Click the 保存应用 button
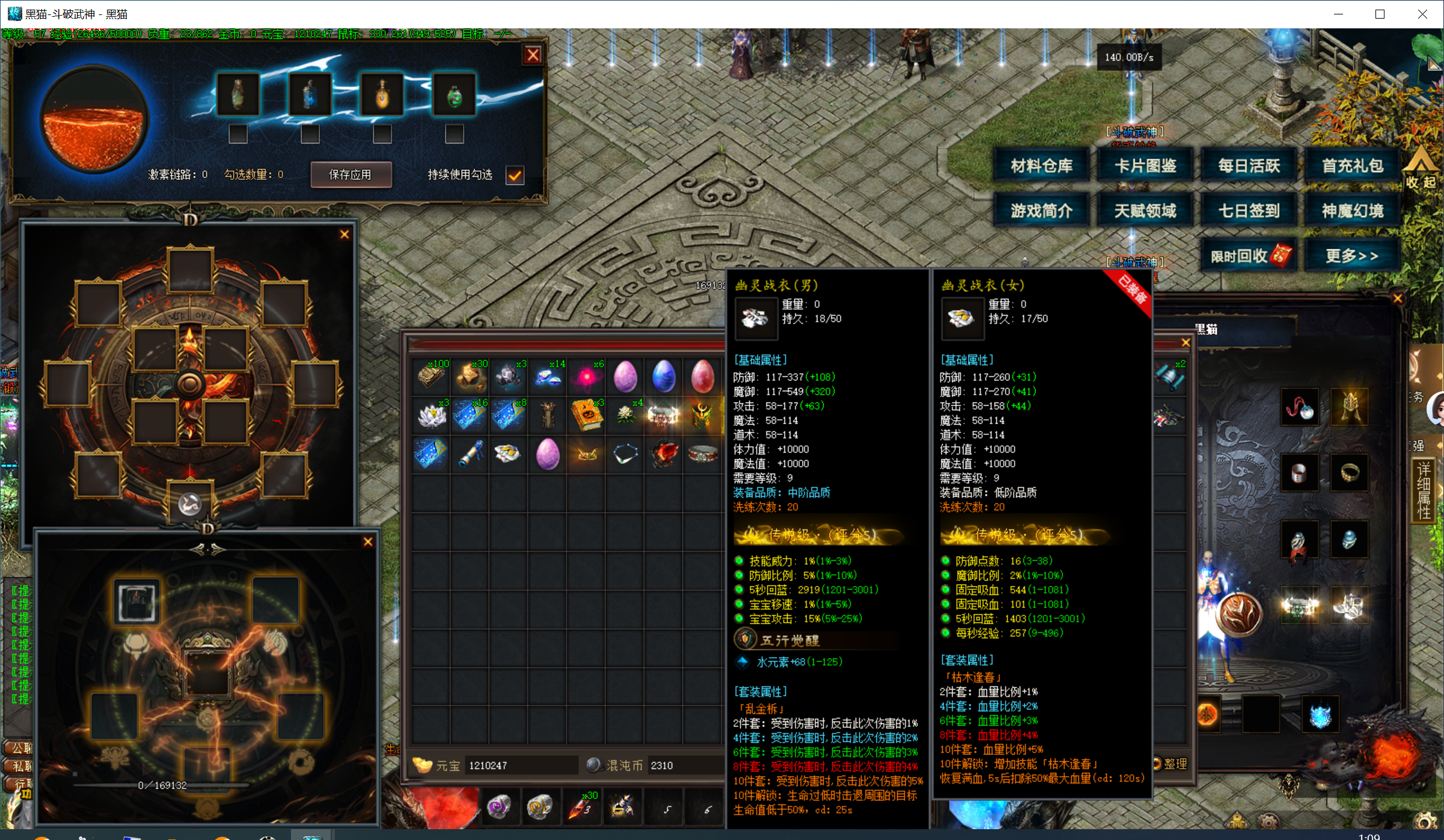 [350, 174]
